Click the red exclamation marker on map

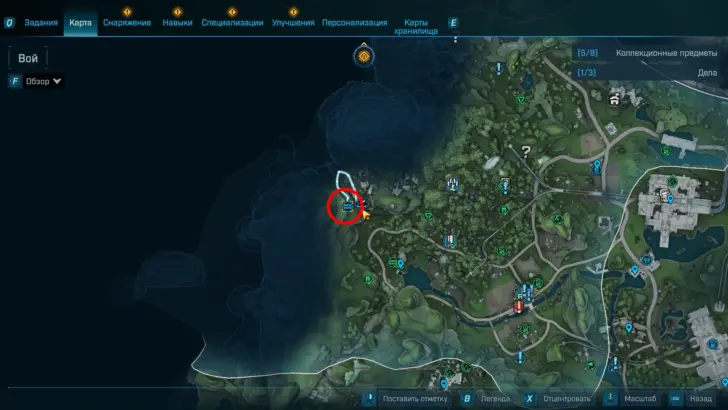click(x=518, y=307)
